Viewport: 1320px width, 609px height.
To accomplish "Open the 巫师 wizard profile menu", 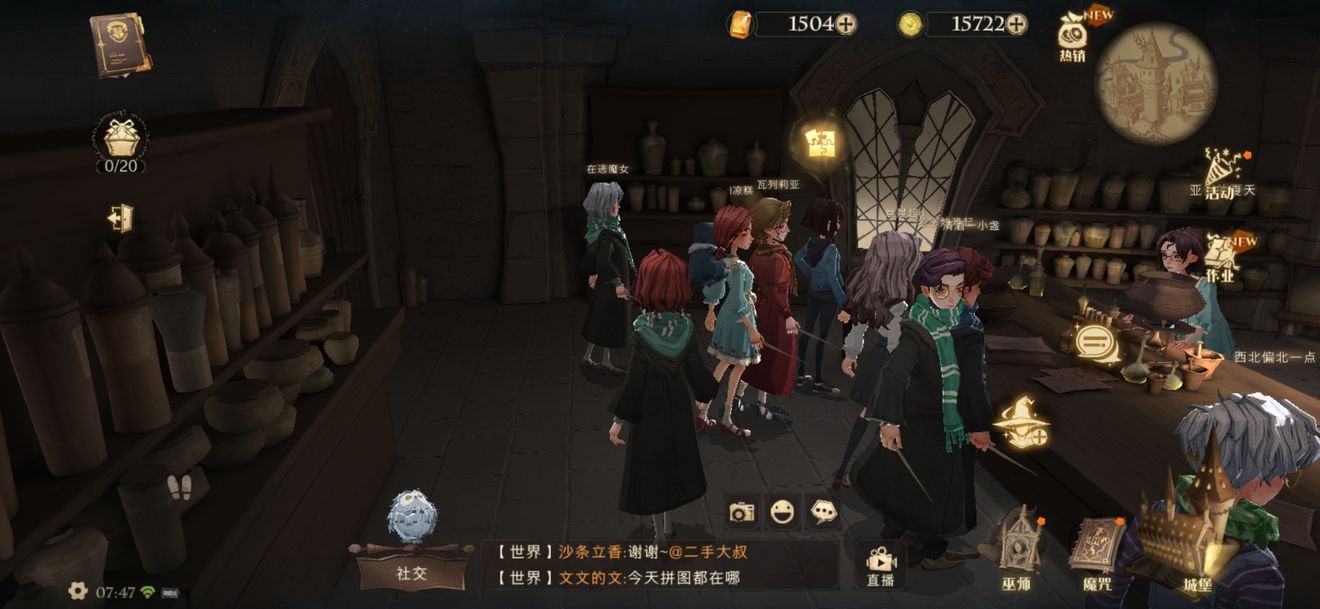I will (1016, 555).
